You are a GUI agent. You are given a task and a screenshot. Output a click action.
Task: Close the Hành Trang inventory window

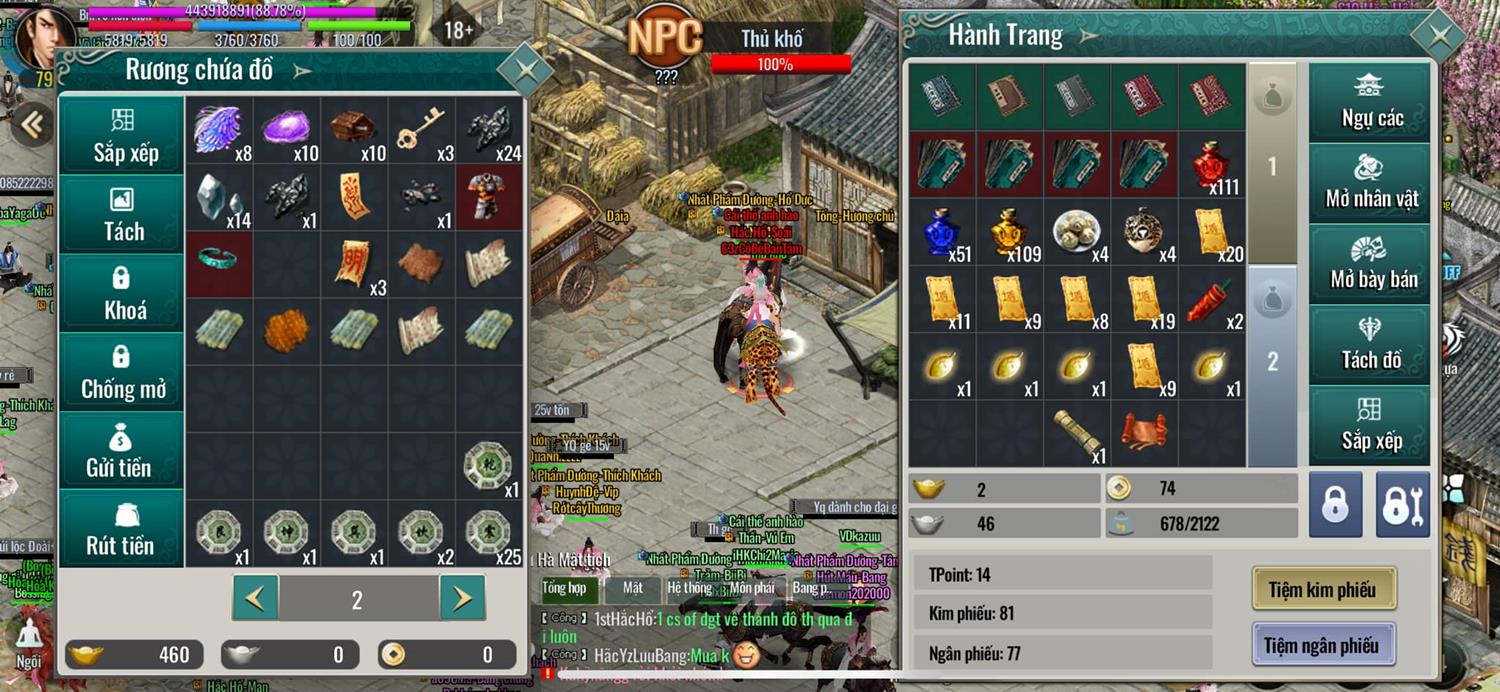coord(1439,37)
